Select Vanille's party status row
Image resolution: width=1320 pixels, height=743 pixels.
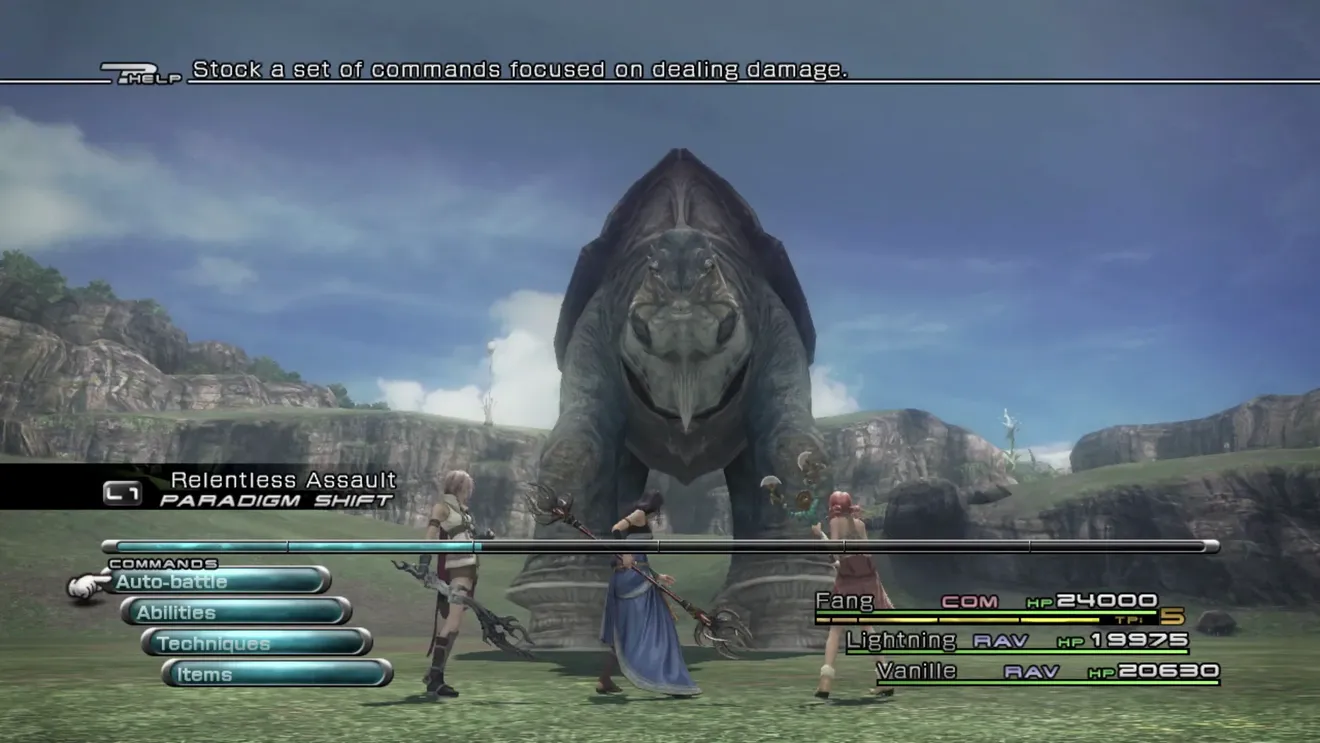[1047, 672]
